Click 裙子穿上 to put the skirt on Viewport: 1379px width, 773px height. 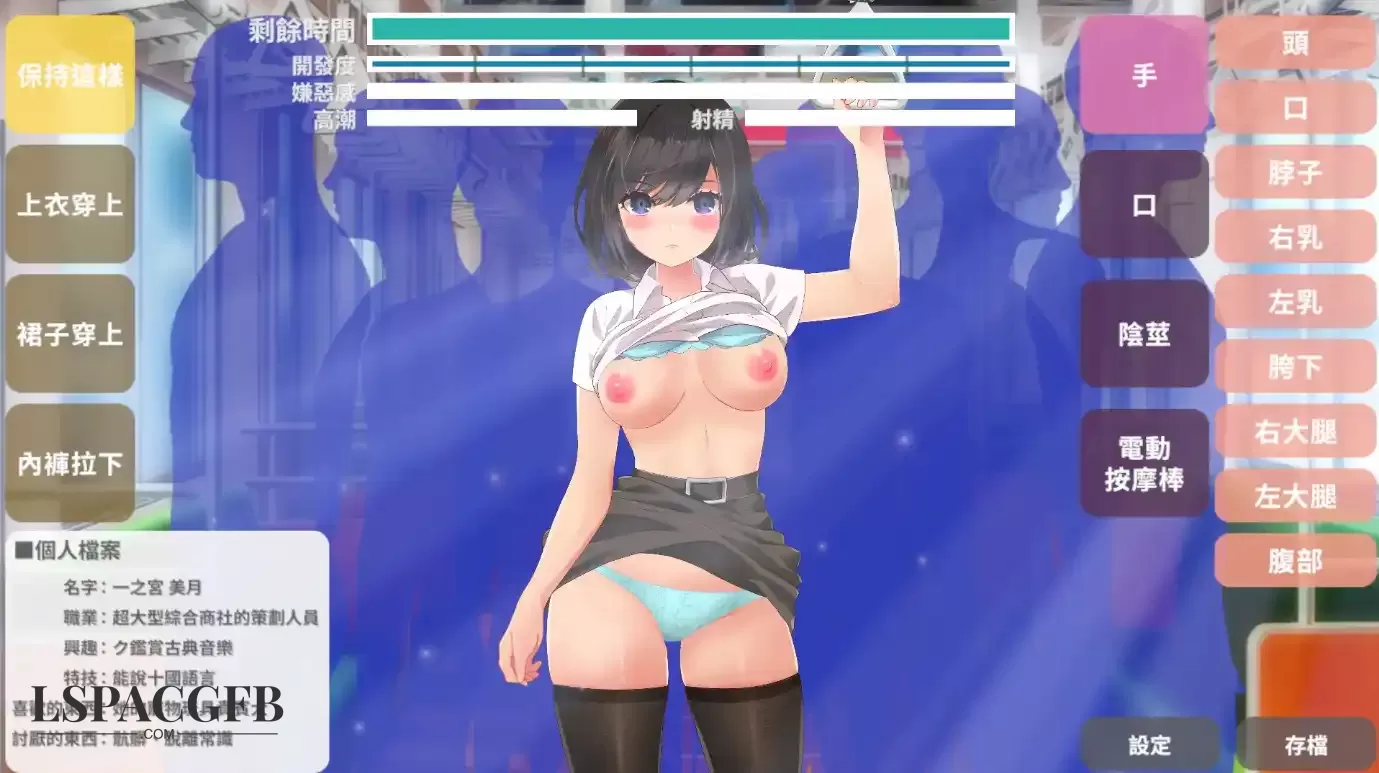tap(70, 334)
